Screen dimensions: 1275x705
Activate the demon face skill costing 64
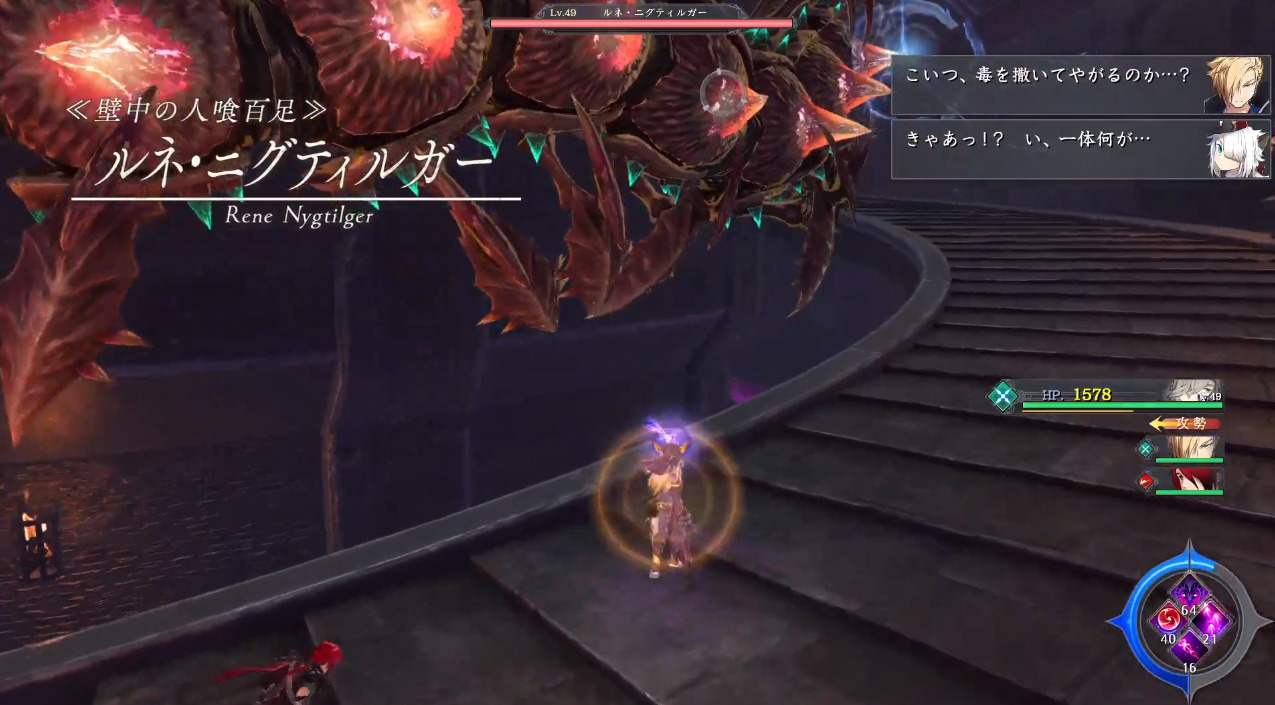click(1188, 593)
